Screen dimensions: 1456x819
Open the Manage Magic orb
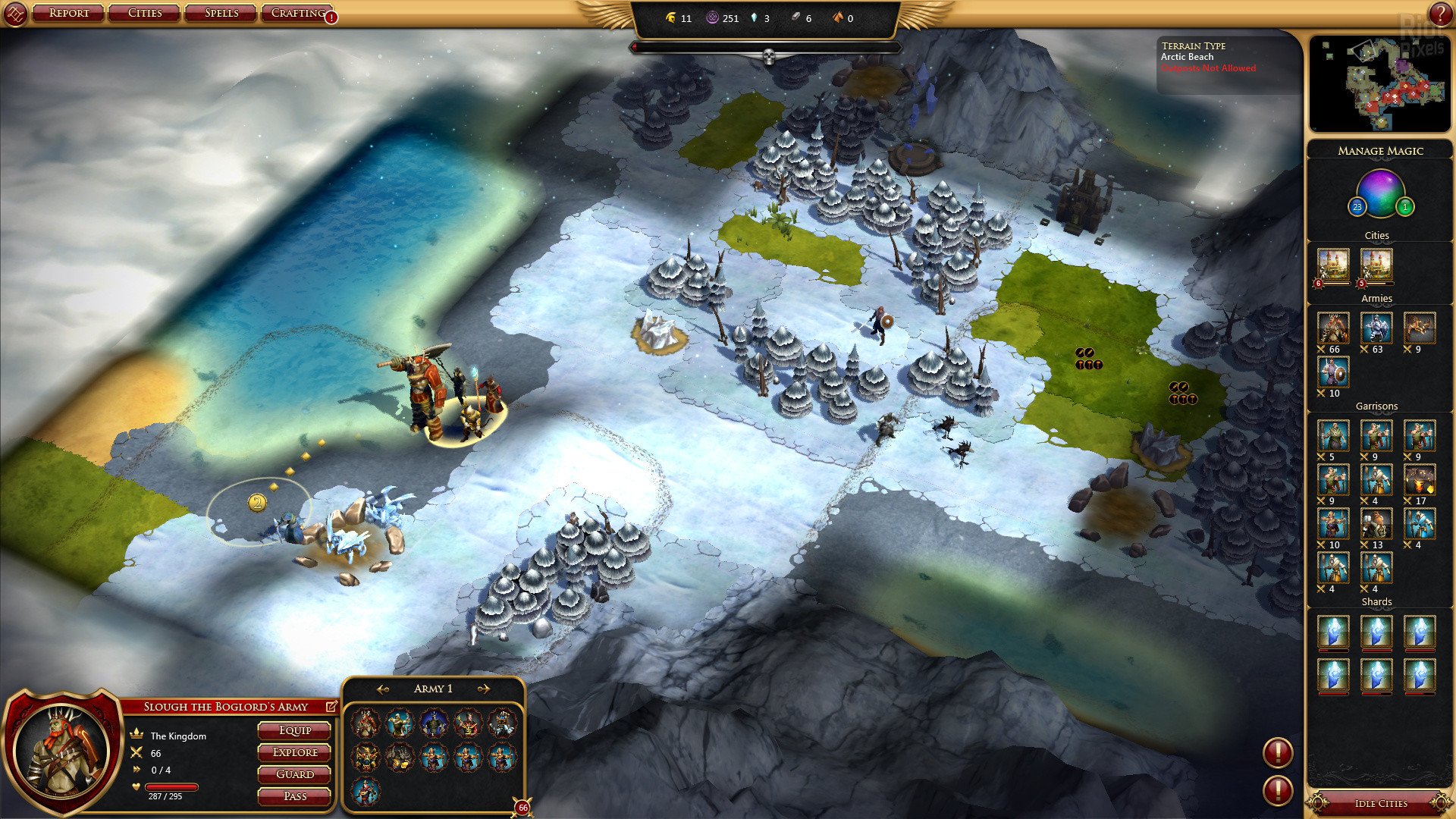pyautogui.click(x=1380, y=193)
